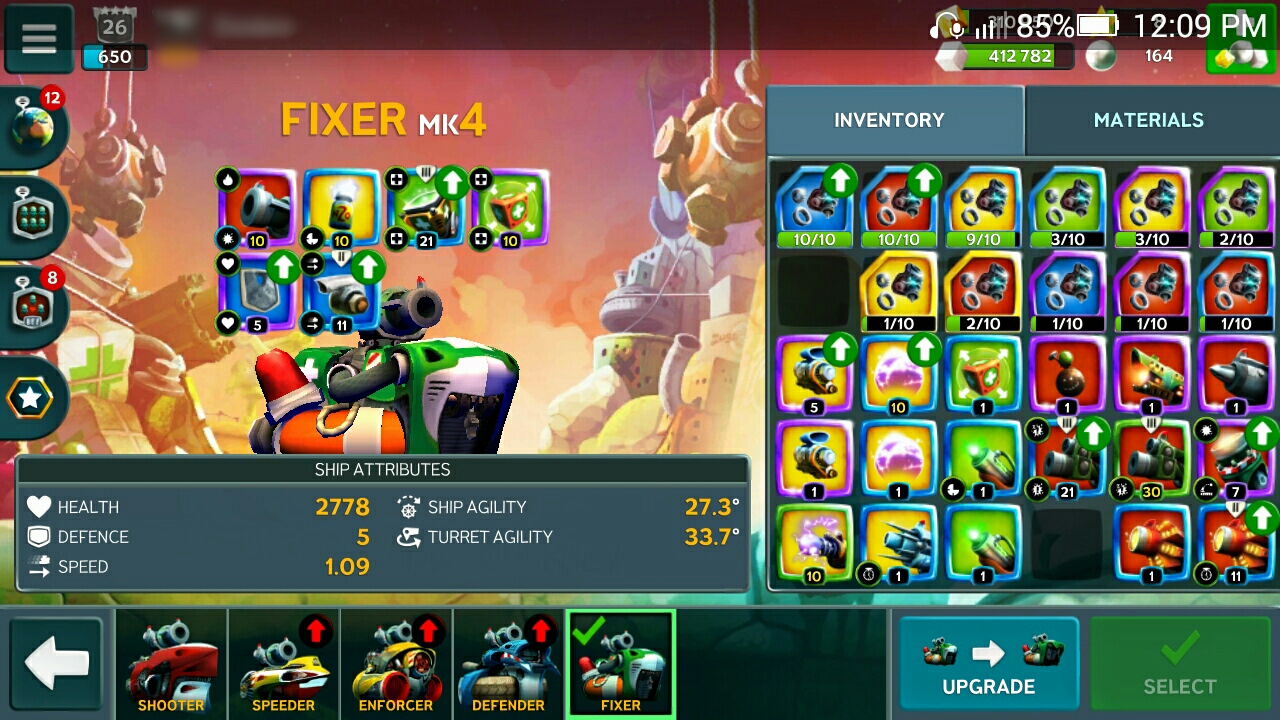Select the equipped item with level 21
Screen dimensions: 1280x720
[427, 208]
